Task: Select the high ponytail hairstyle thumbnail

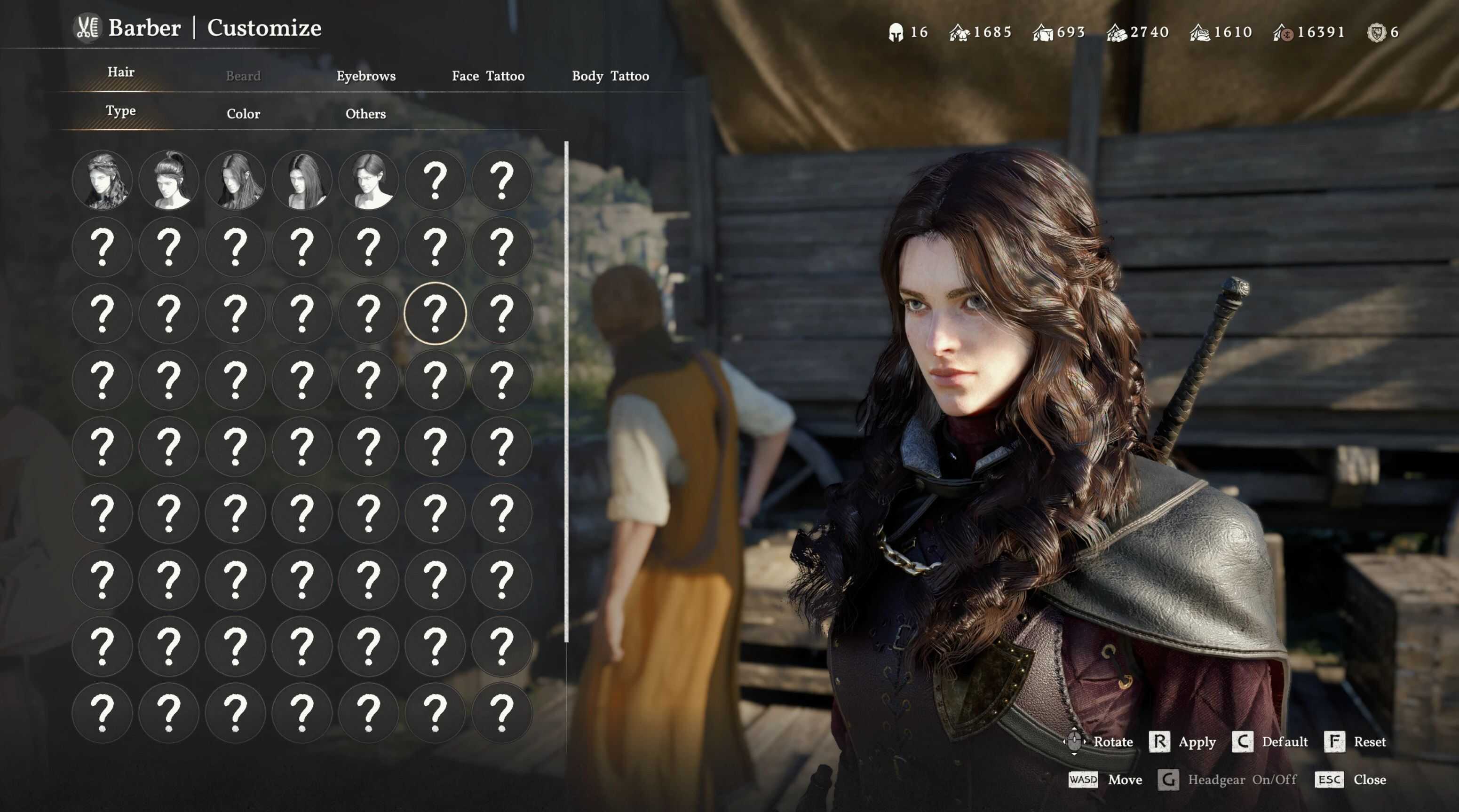Action: [x=169, y=180]
